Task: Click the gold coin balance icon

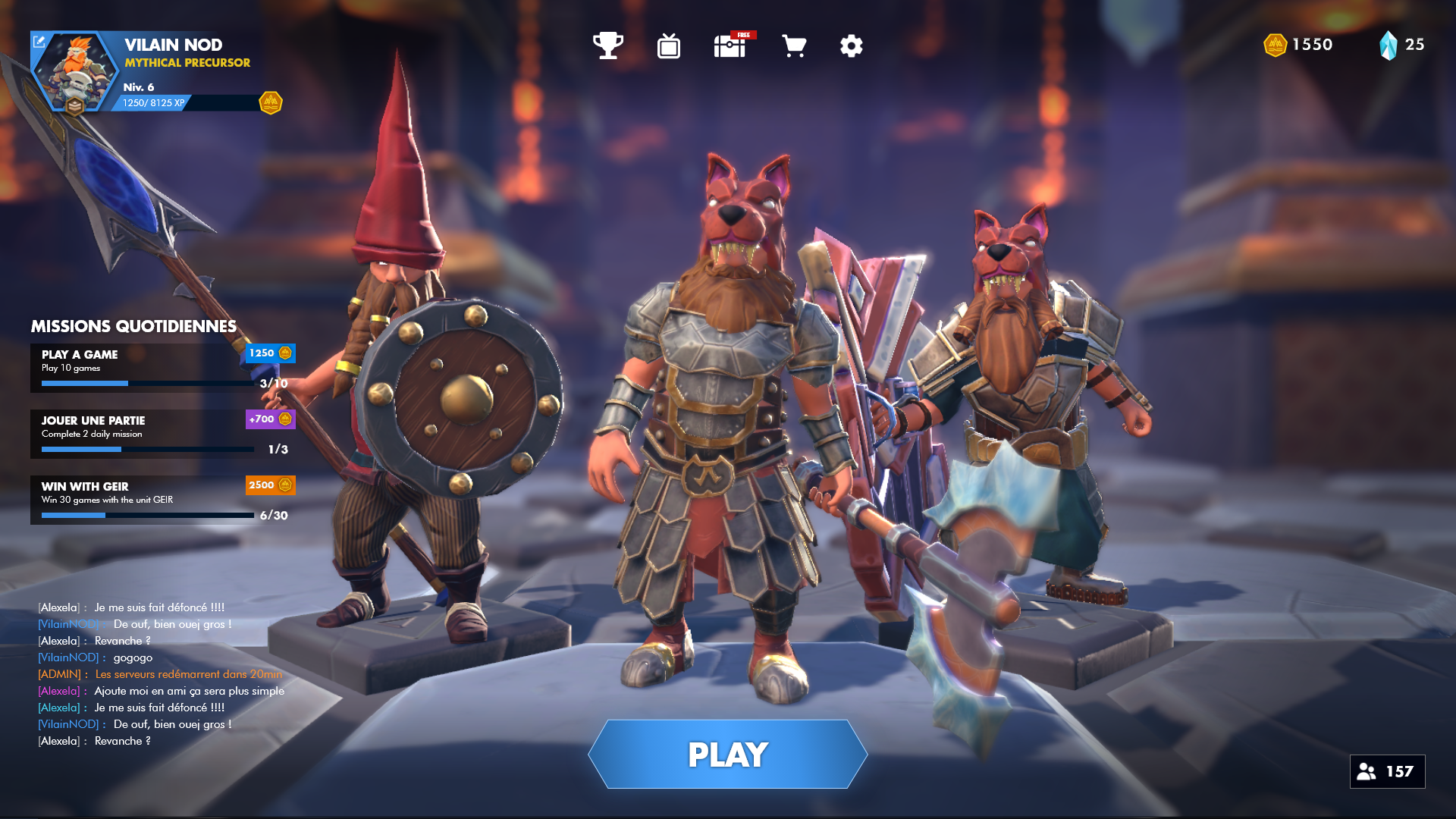Action: pyautogui.click(x=1274, y=44)
